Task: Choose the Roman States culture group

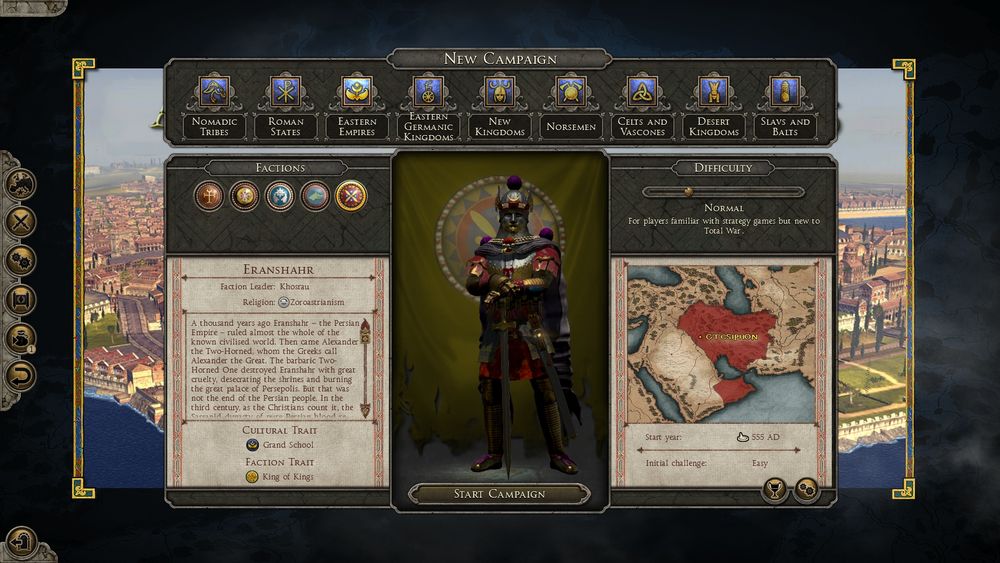Action: point(285,103)
